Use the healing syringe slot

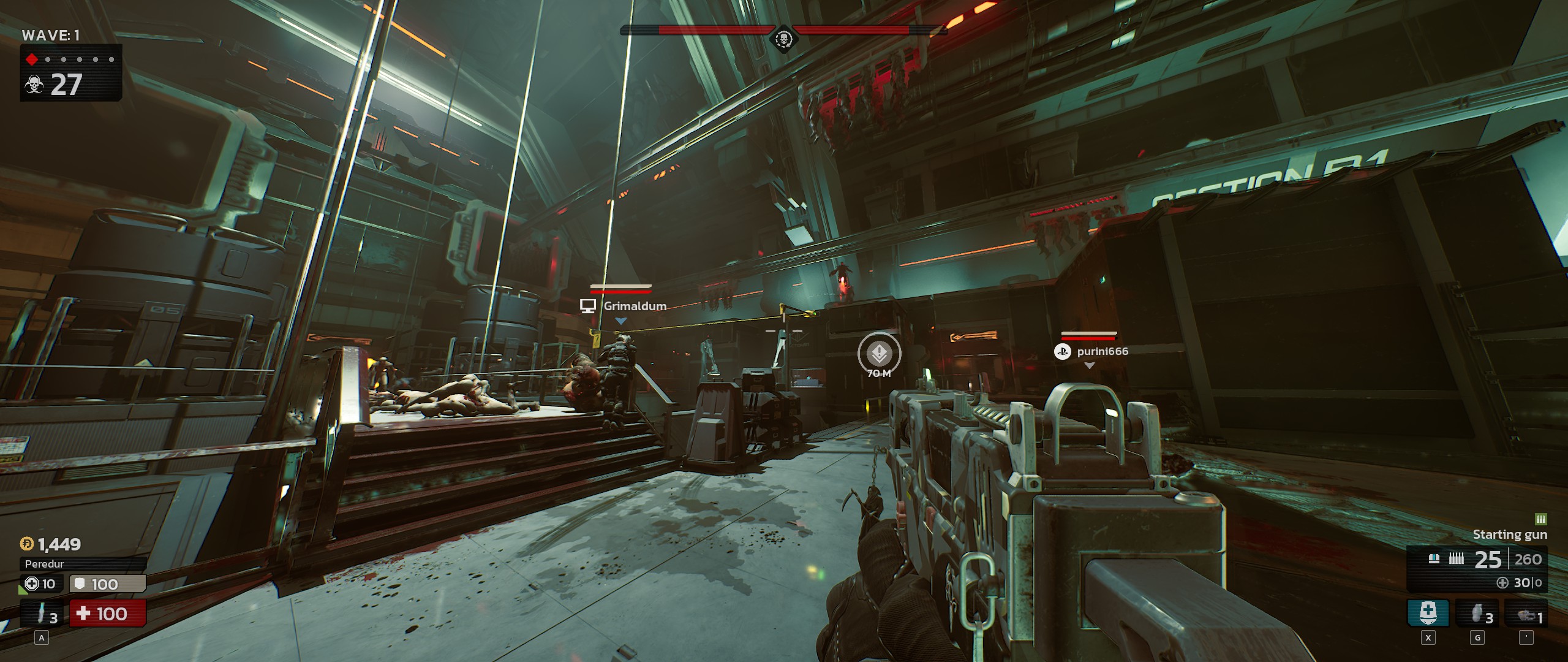pos(42,613)
